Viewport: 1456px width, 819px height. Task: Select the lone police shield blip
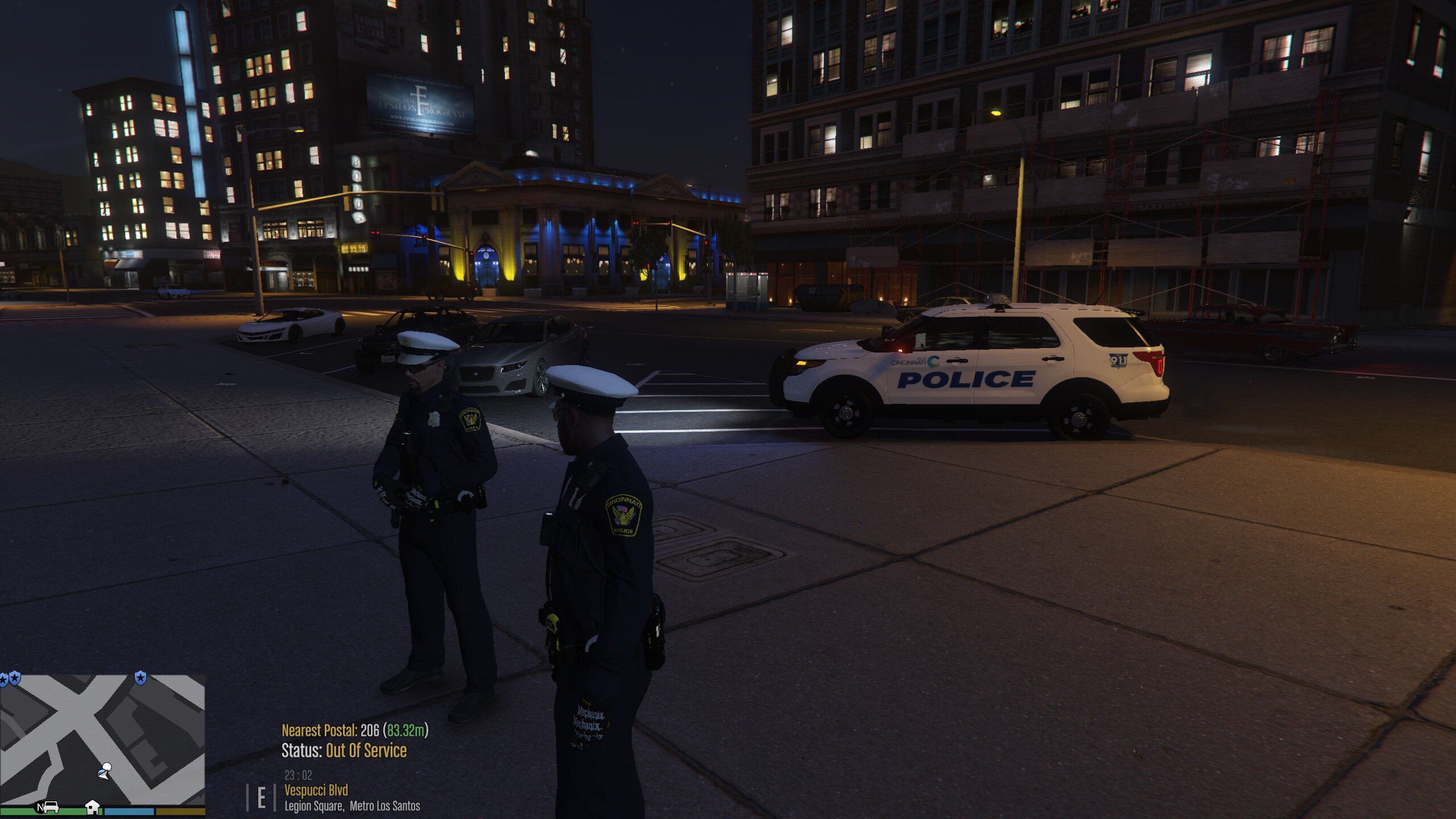140,677
